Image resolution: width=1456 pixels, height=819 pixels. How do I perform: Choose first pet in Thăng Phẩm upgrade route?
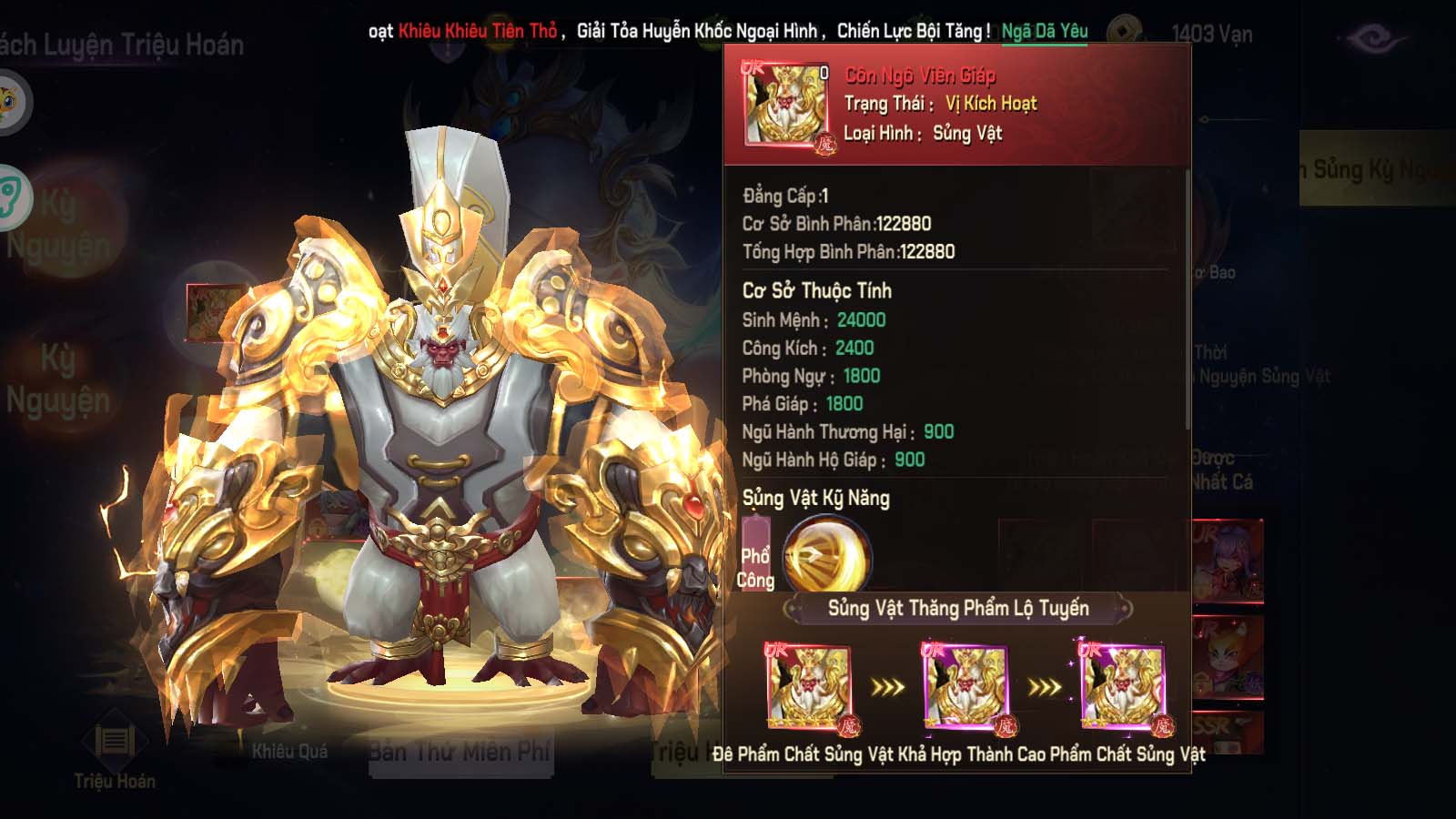coord(809,687)
